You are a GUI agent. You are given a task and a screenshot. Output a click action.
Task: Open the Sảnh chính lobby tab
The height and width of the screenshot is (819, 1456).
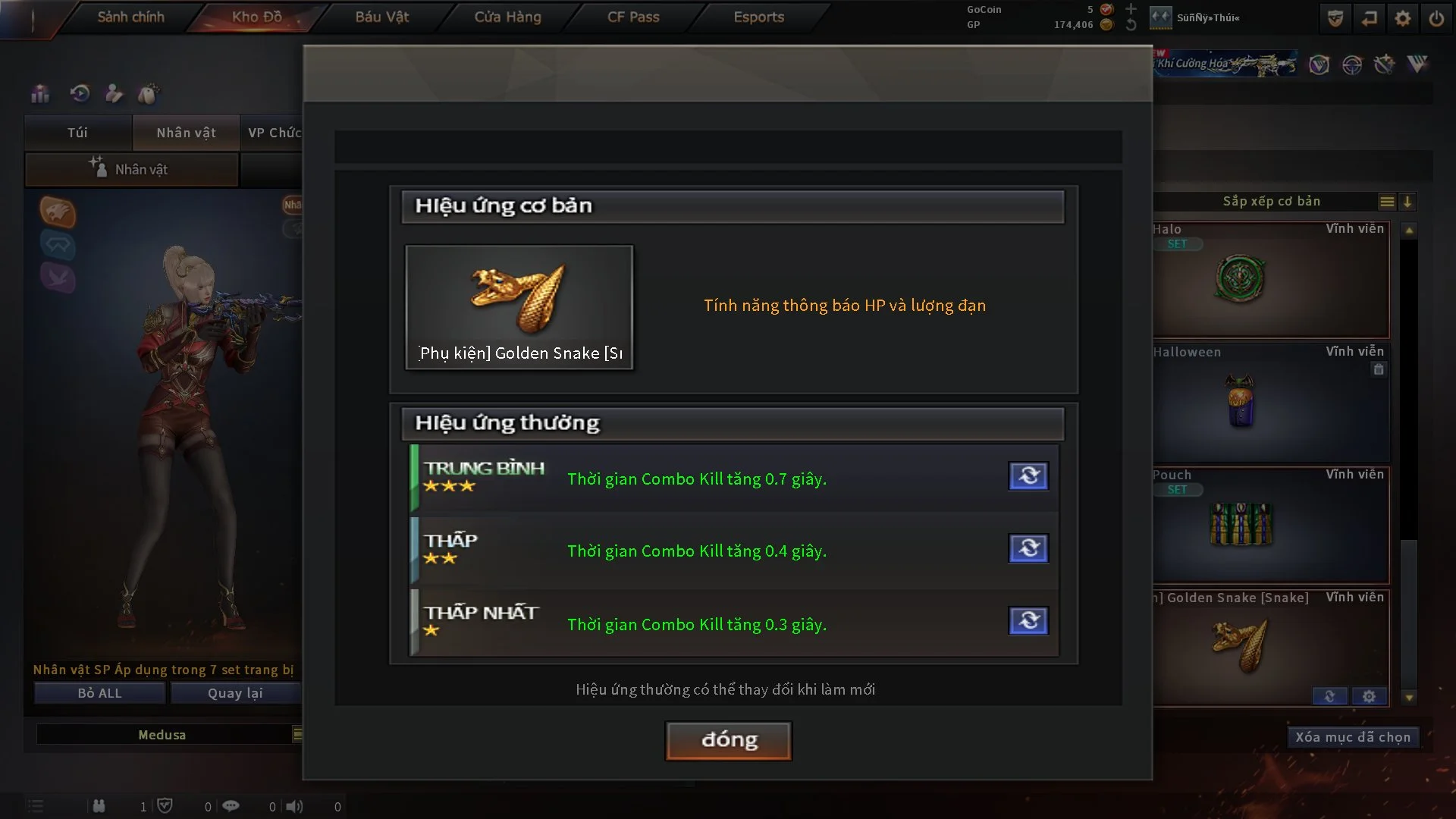pyautogui.click(x=130, y=17)
